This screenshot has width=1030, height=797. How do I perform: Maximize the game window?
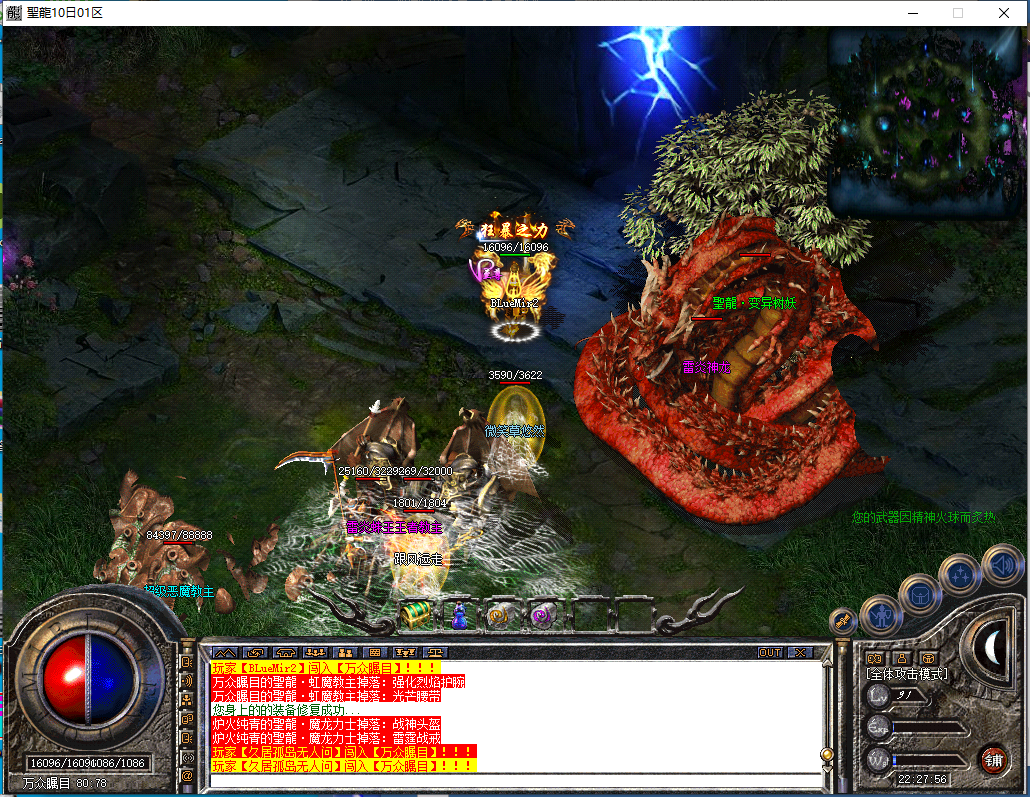[x=957, y=13]
